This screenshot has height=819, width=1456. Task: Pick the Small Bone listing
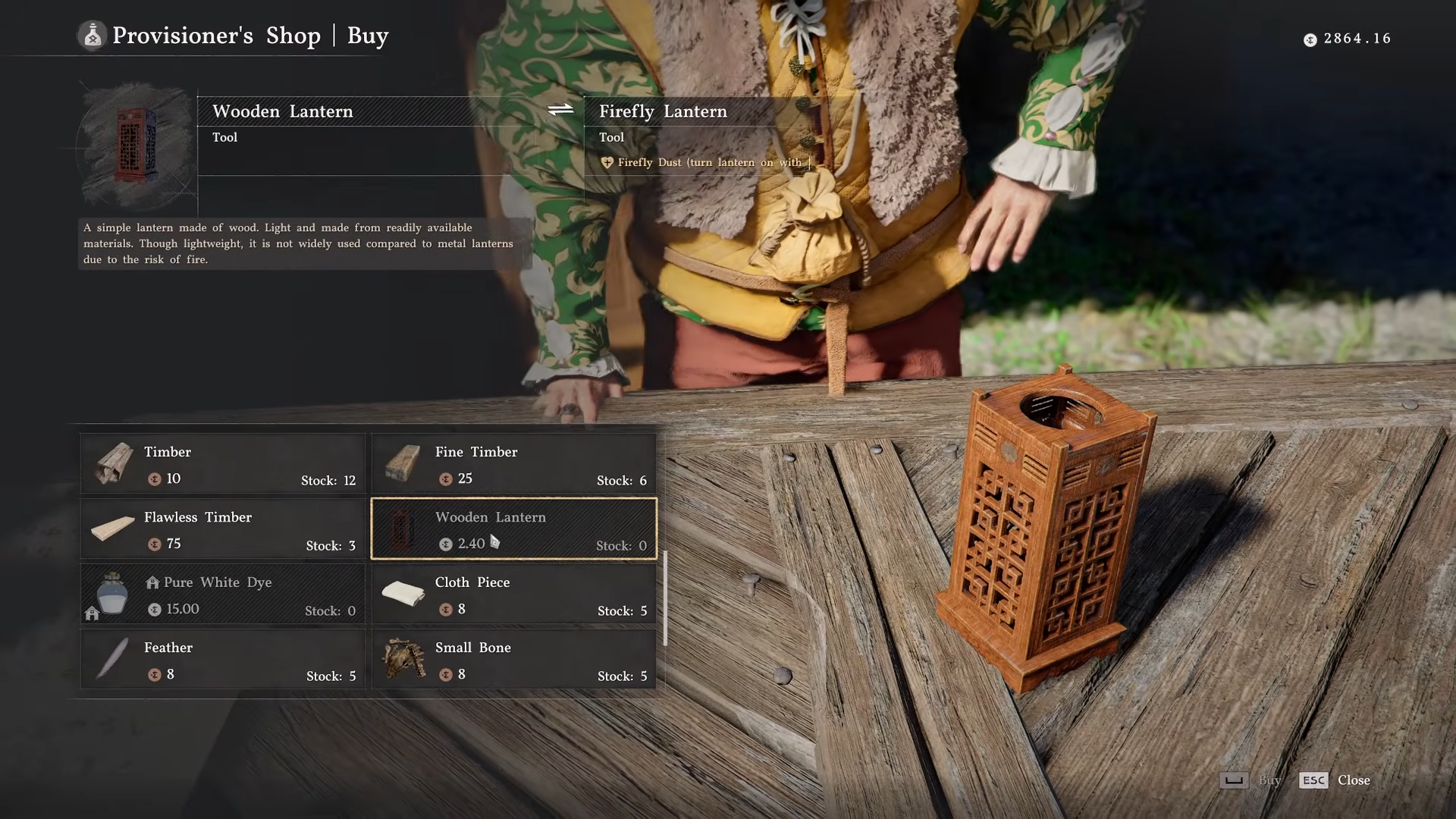(x=513, y=660)
